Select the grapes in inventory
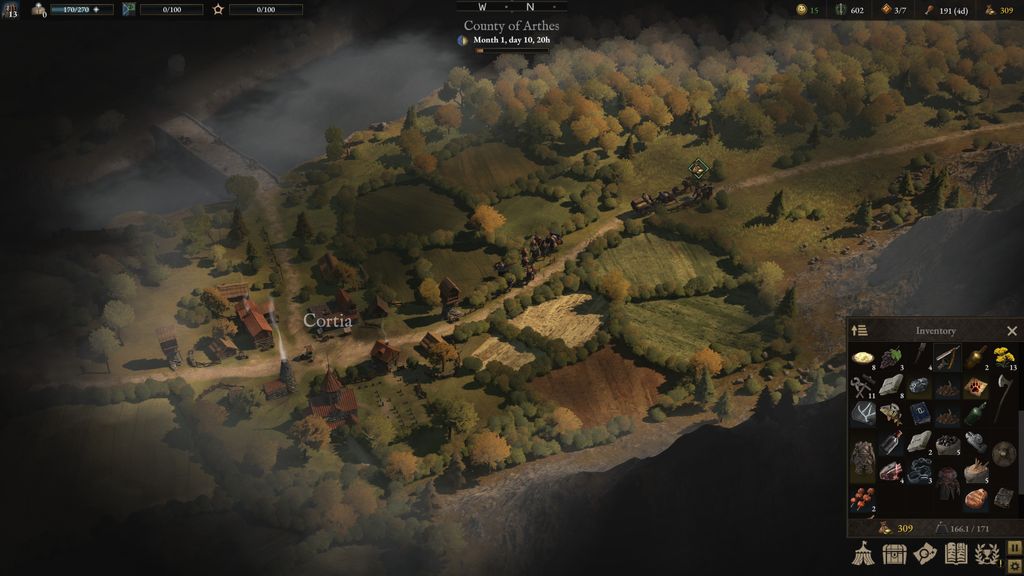The width and height of the screenshot is (1024, 576). (891, 357)
